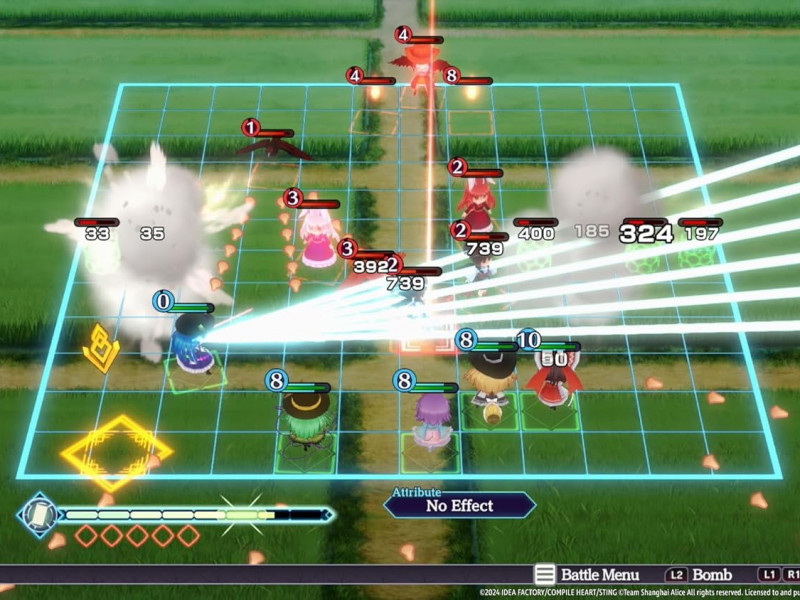Click the spell card gauge icon
The image size is (800, 600).
(38, 514)
